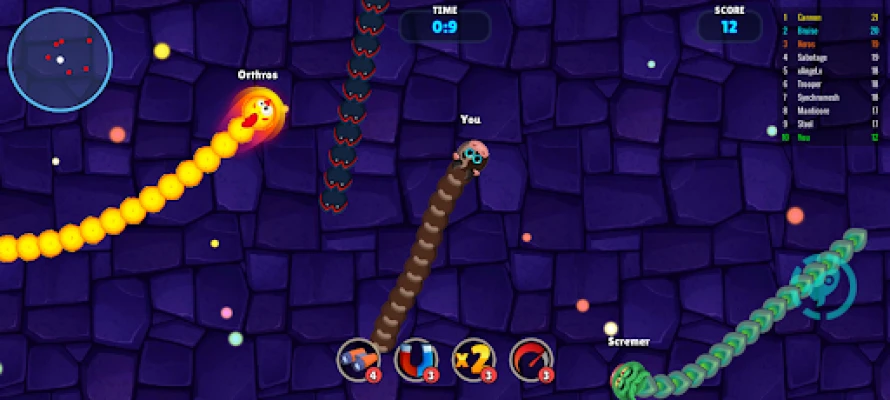Click the circular minimap radar

point(60,59)
